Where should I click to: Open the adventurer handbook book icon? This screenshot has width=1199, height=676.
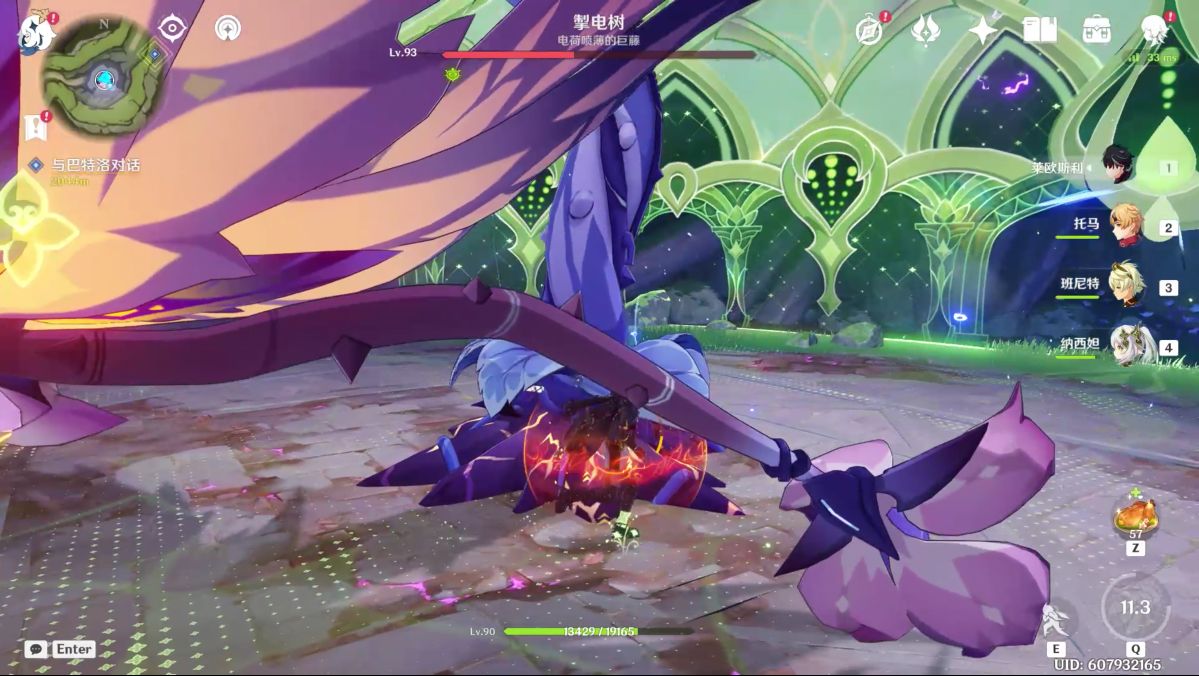click(x=1040, y=30)
